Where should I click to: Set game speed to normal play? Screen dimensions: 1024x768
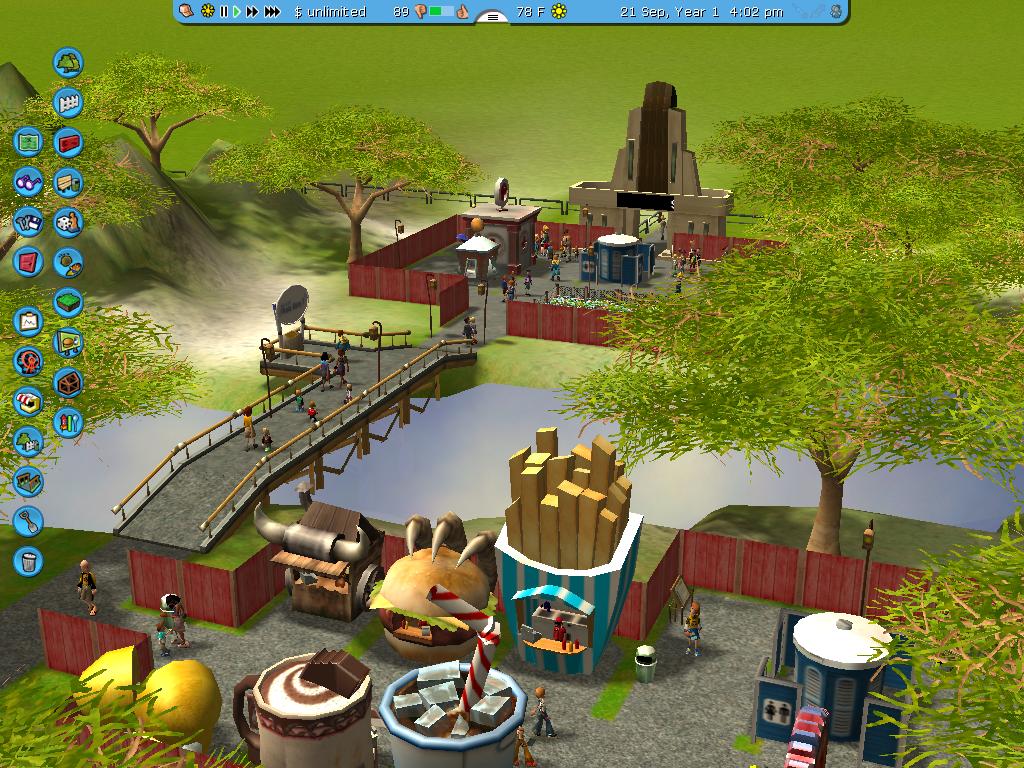coord(237,12)
